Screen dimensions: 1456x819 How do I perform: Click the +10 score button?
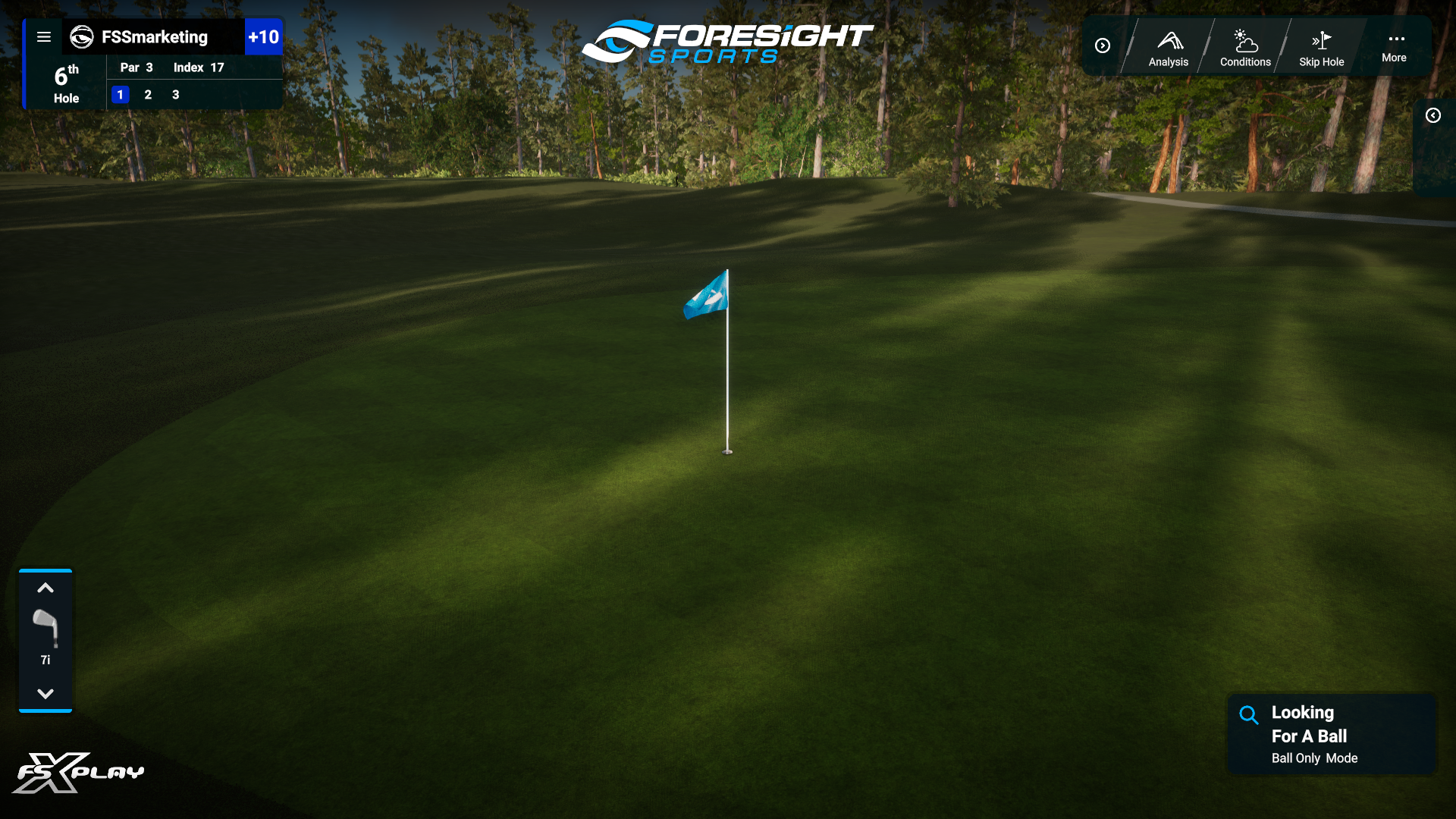[x=264, y=36]
